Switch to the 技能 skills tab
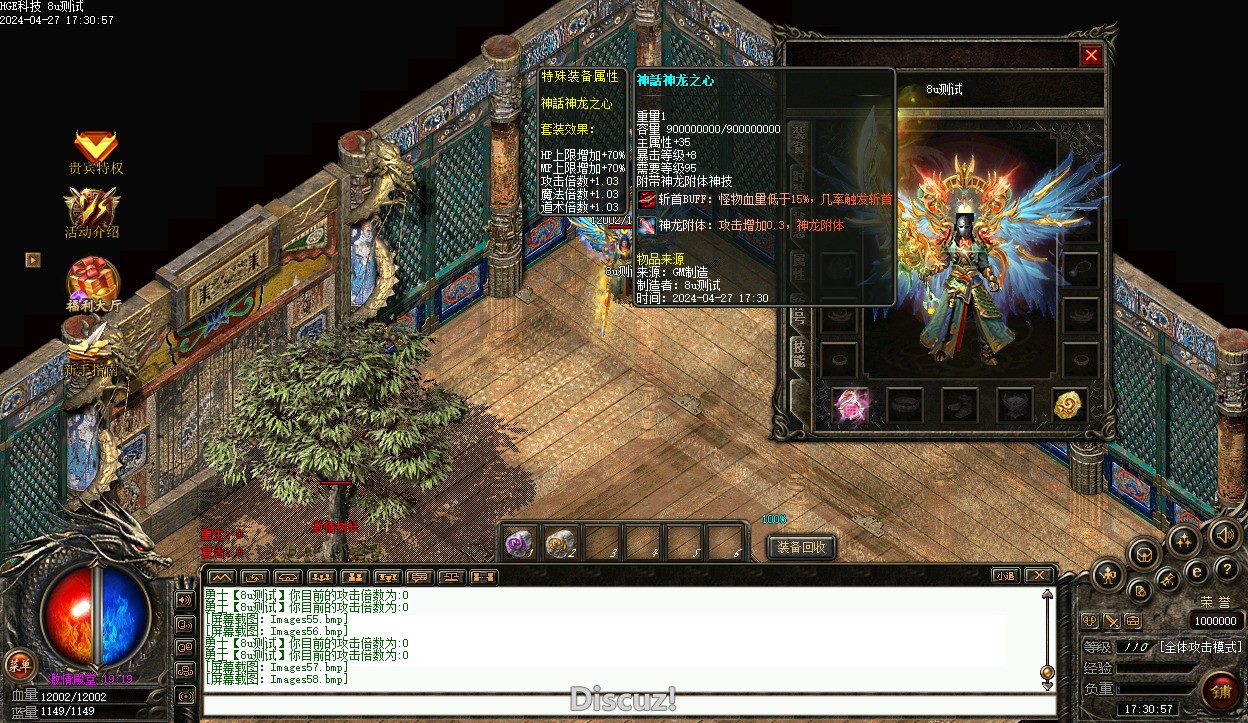The width and height of the screenshot is (1248, 723). (799, 352)
